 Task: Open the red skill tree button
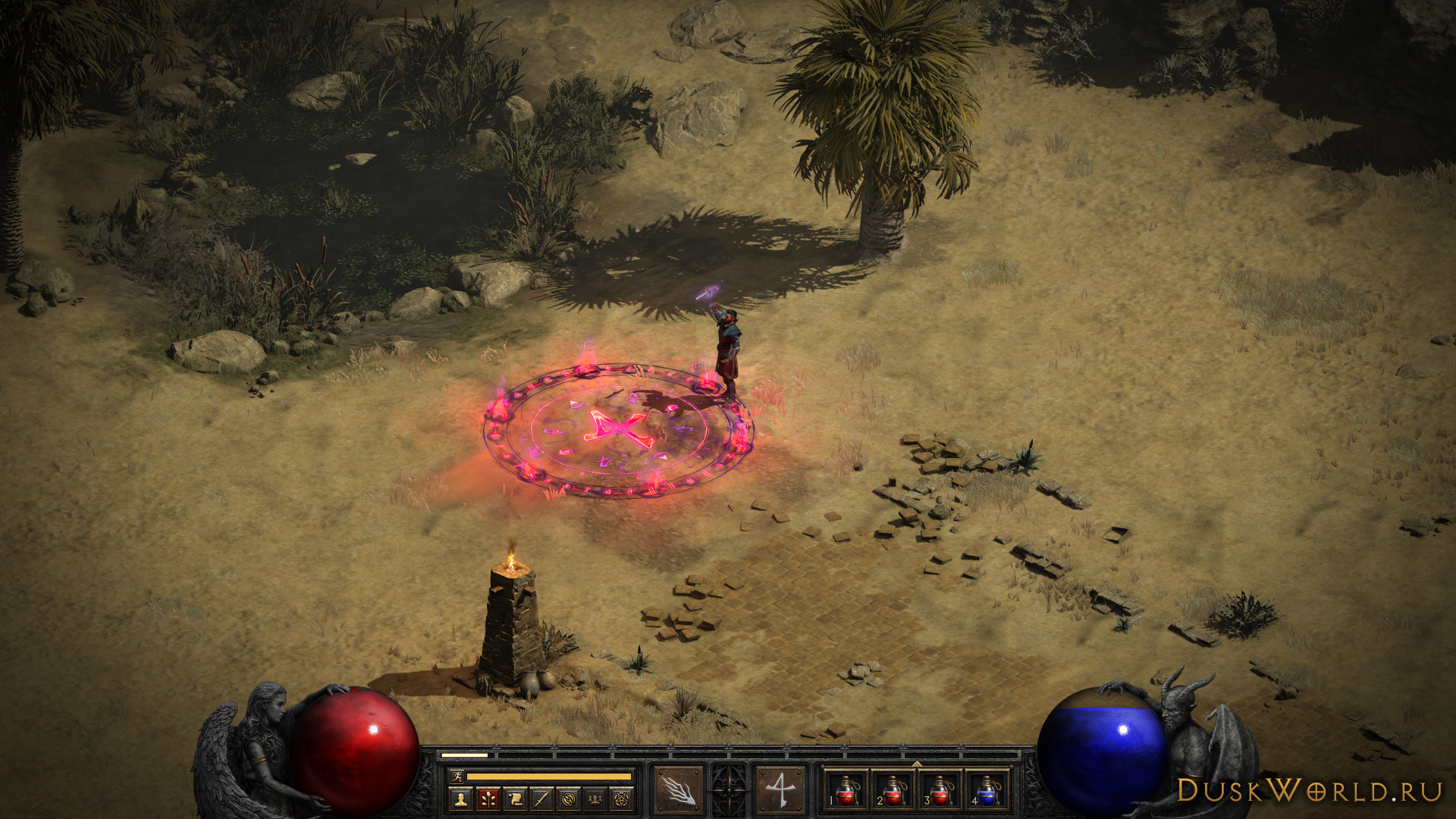pos(488,799)
